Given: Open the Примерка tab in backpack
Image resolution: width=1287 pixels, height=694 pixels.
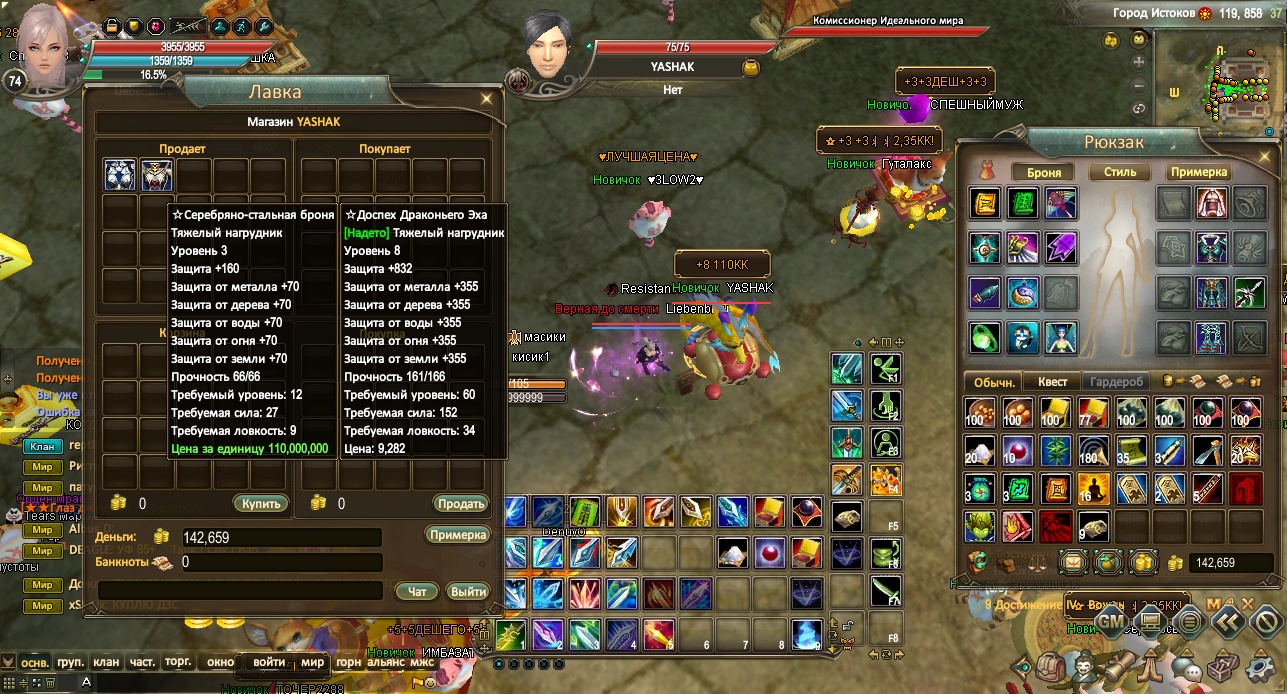Looking at the screenshot, I should (1198, 172).
